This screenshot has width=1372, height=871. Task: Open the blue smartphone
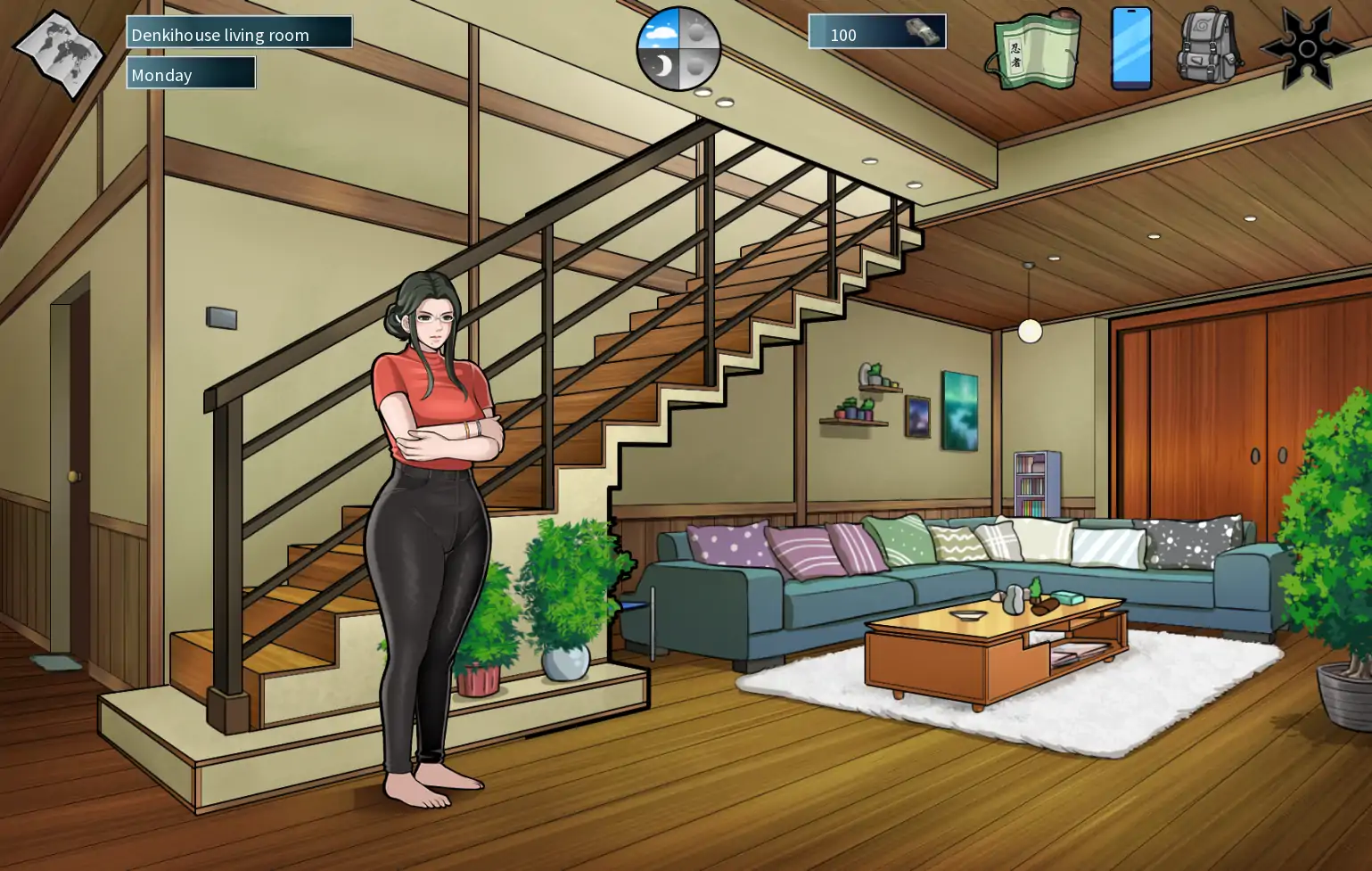point(1131,48)
